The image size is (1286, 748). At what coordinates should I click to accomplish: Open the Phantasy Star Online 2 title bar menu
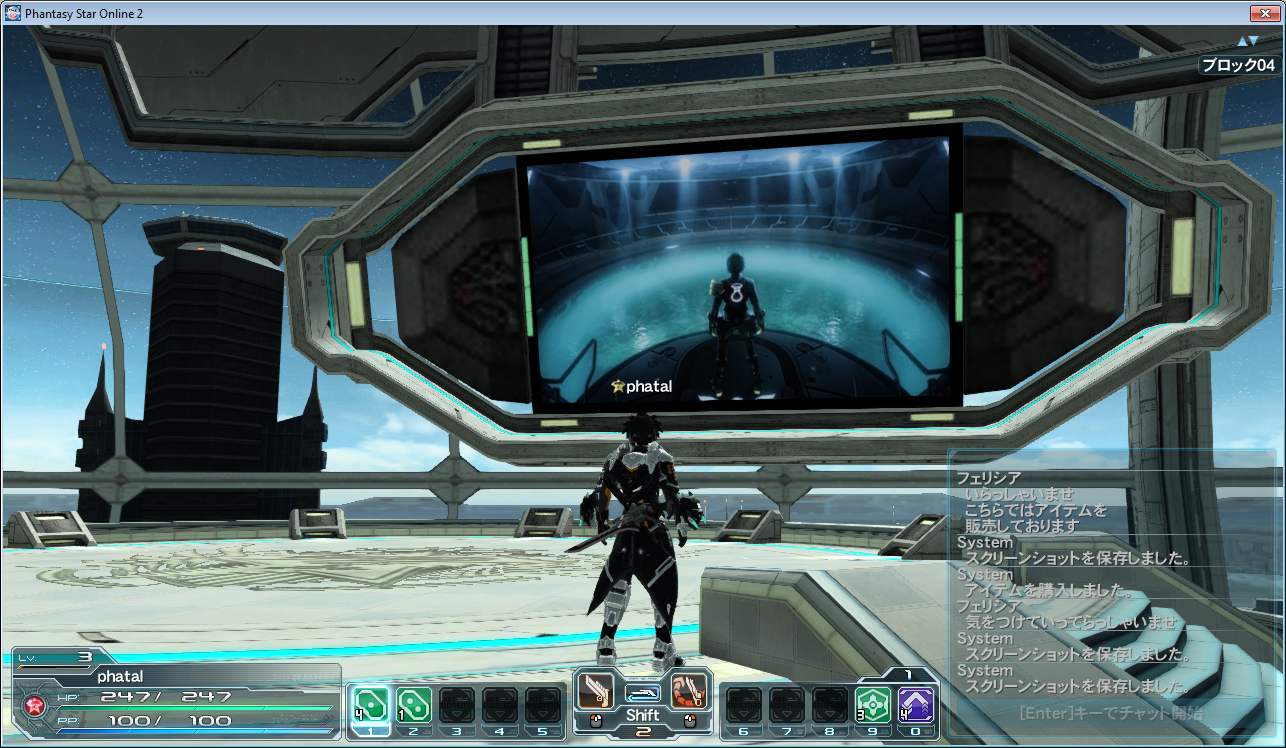12,13
